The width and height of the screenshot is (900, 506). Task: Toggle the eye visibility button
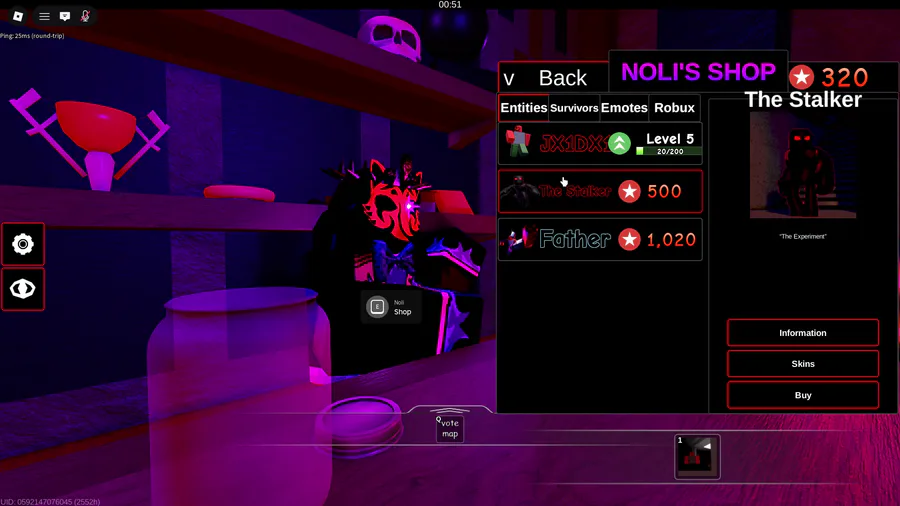click(23, 289)
